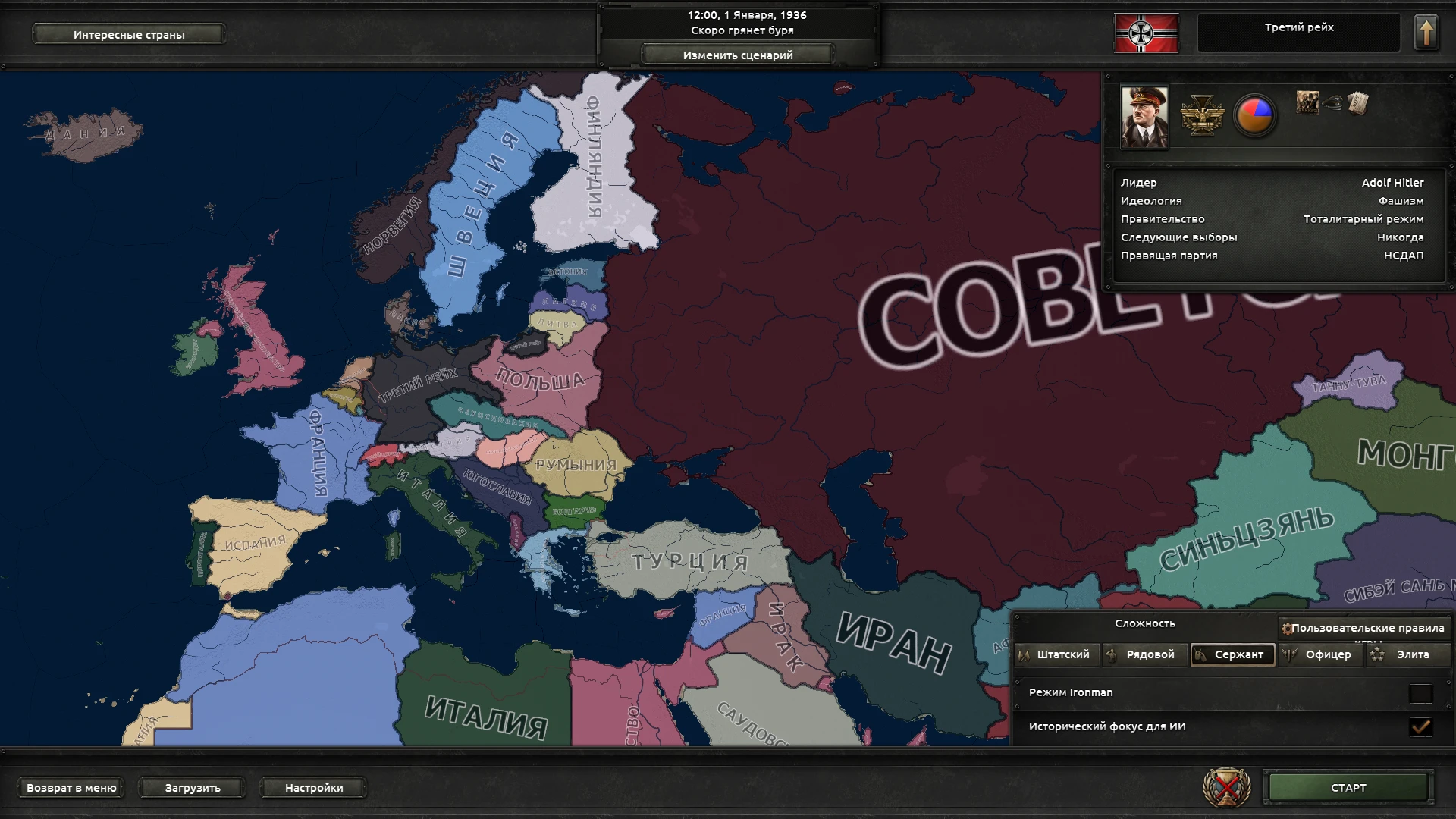Open Интересные страны list

127,33
